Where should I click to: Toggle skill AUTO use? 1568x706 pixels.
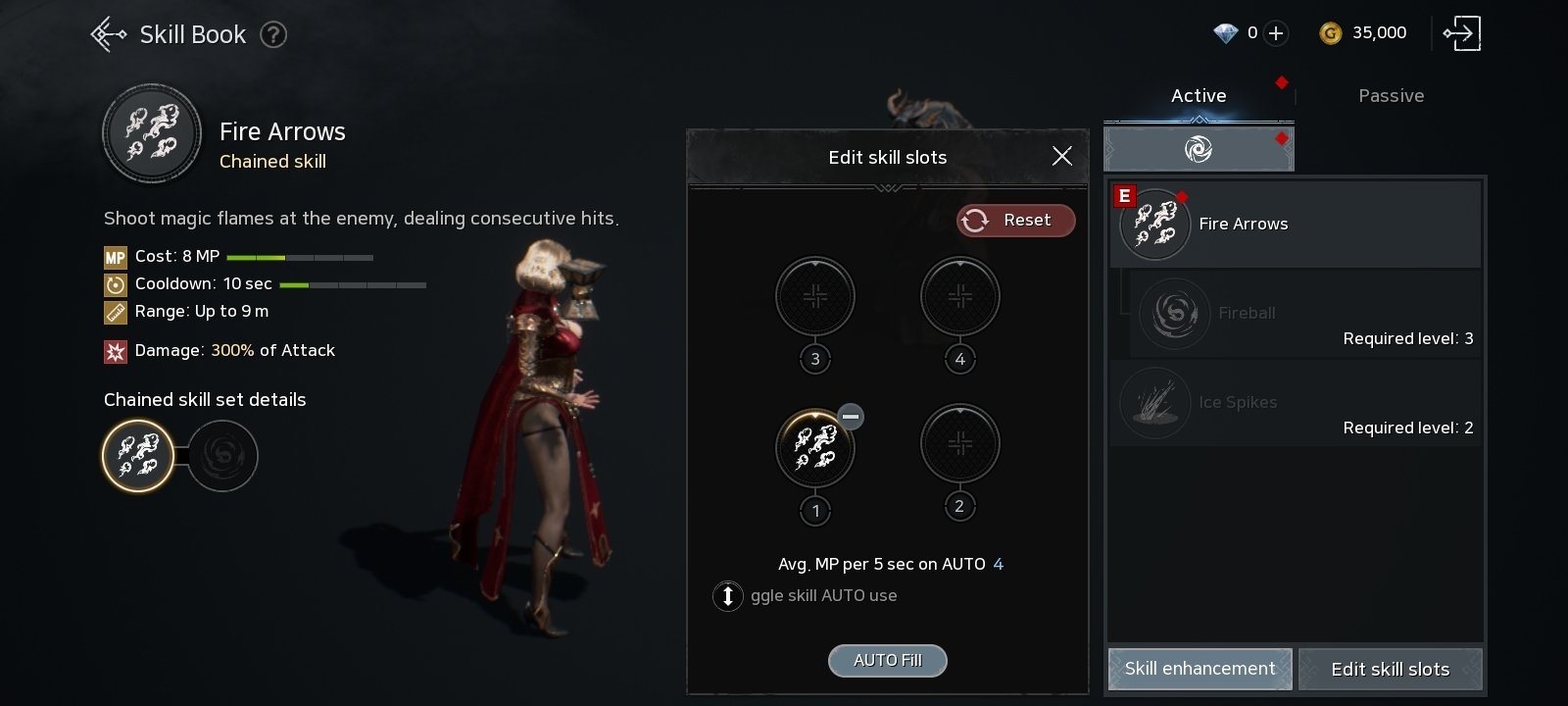click(728, 596)
